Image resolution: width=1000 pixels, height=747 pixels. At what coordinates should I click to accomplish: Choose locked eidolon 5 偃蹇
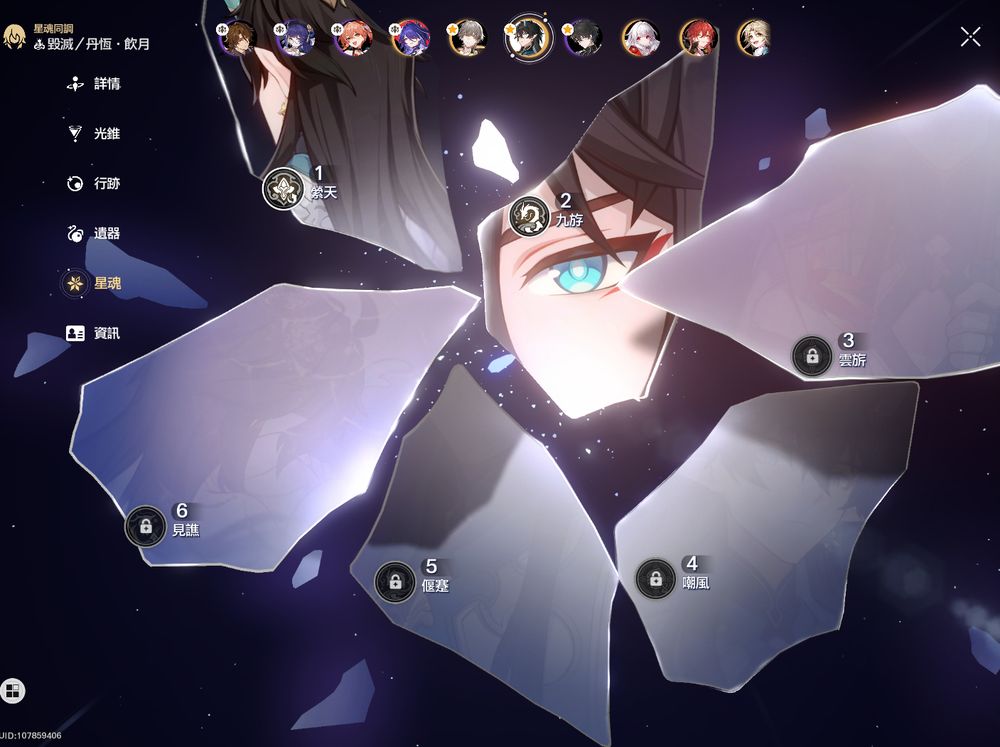(x=395, y=581)
